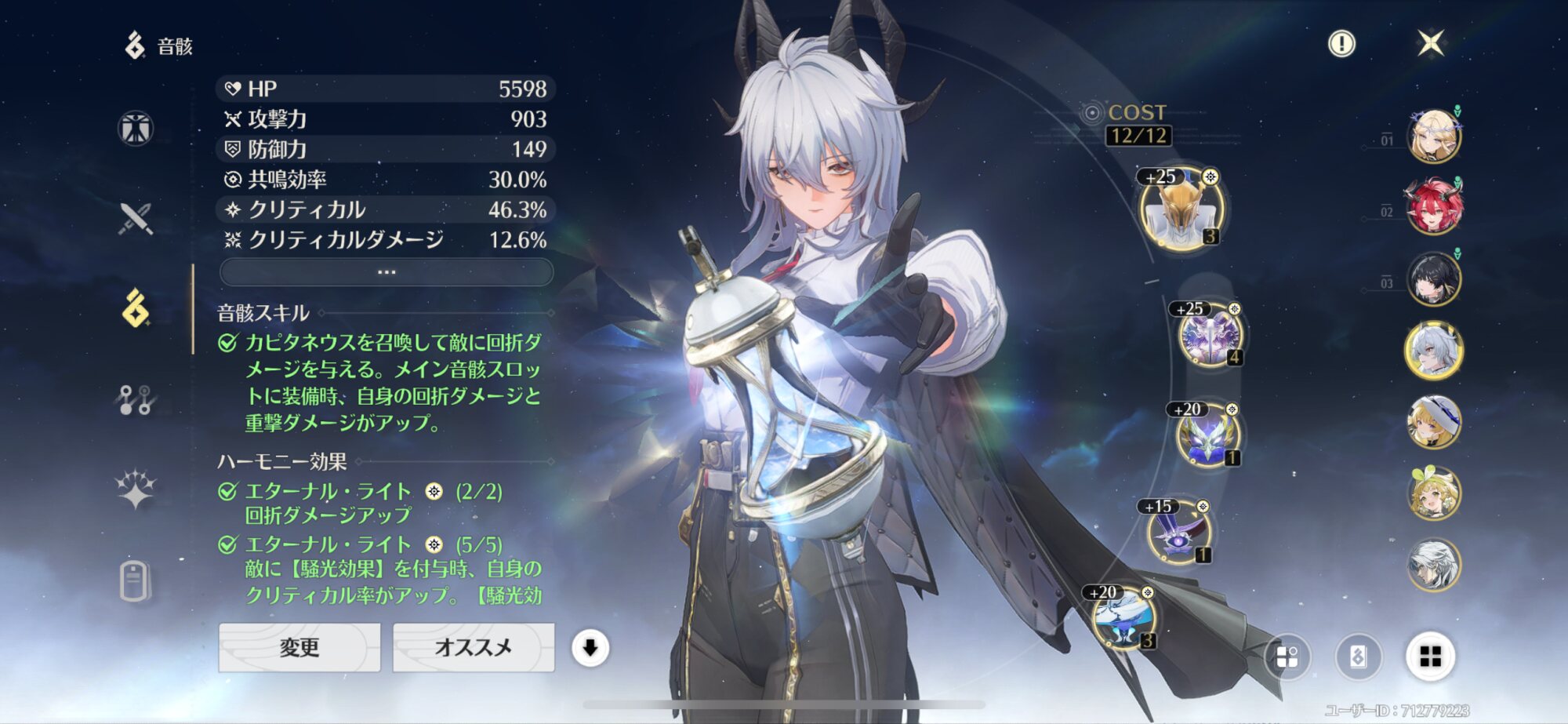Click the 変更 button

[x=299, y=647]
